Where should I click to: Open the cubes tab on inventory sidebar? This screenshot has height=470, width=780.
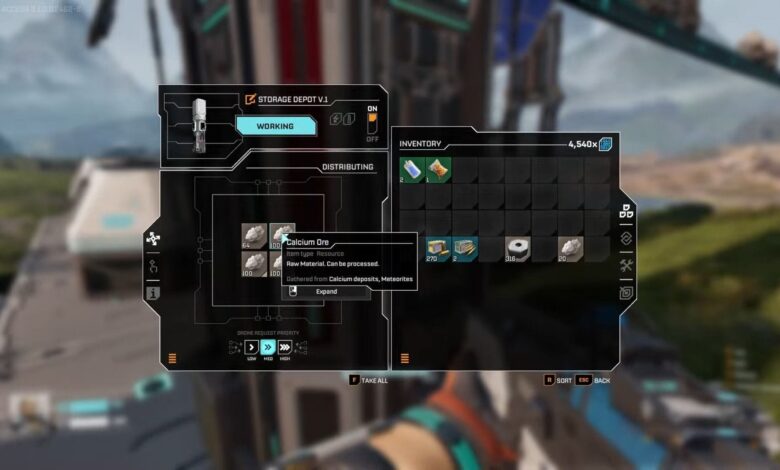pos(625,211)
